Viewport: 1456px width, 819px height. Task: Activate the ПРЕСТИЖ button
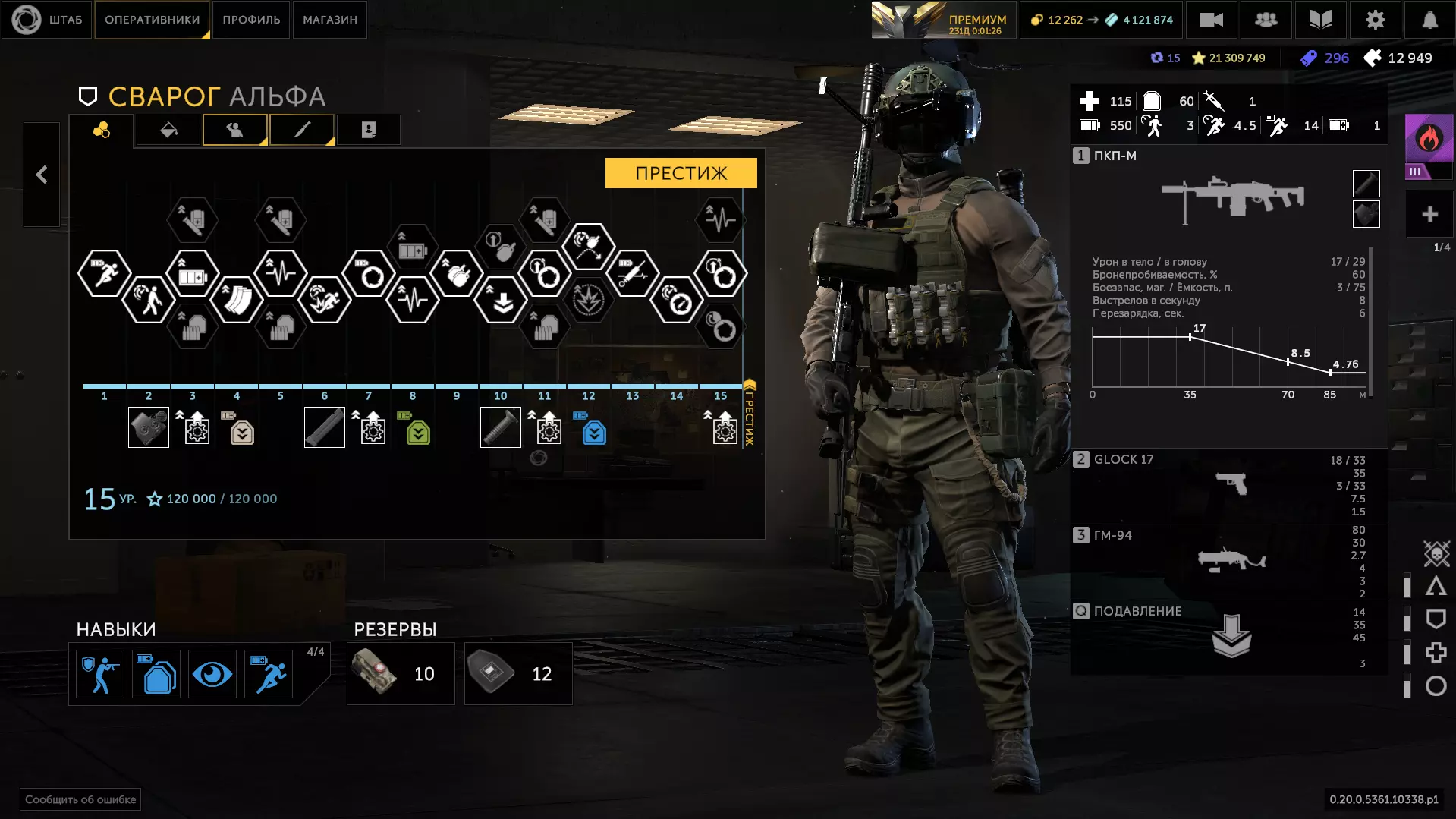pos(681,173)
